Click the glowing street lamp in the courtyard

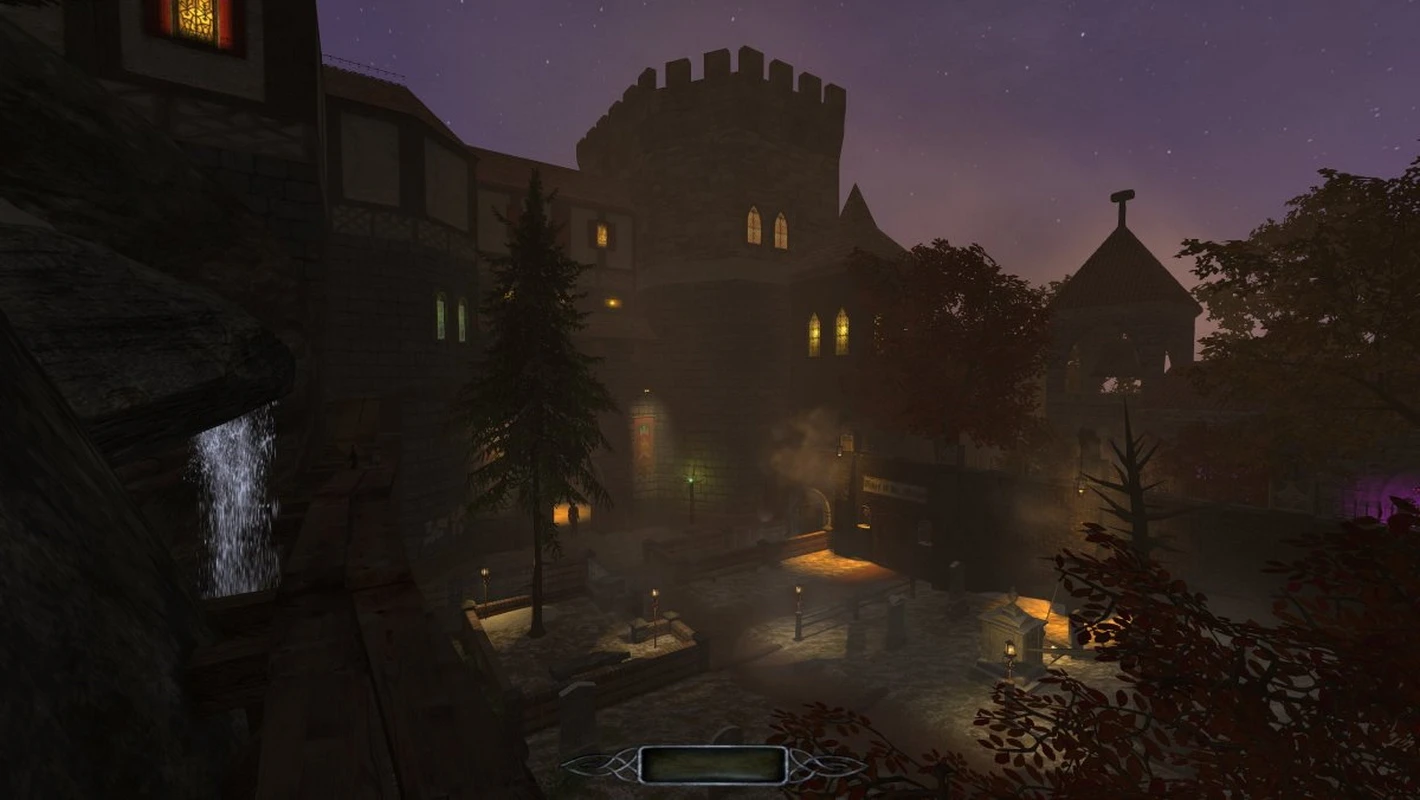798,589
